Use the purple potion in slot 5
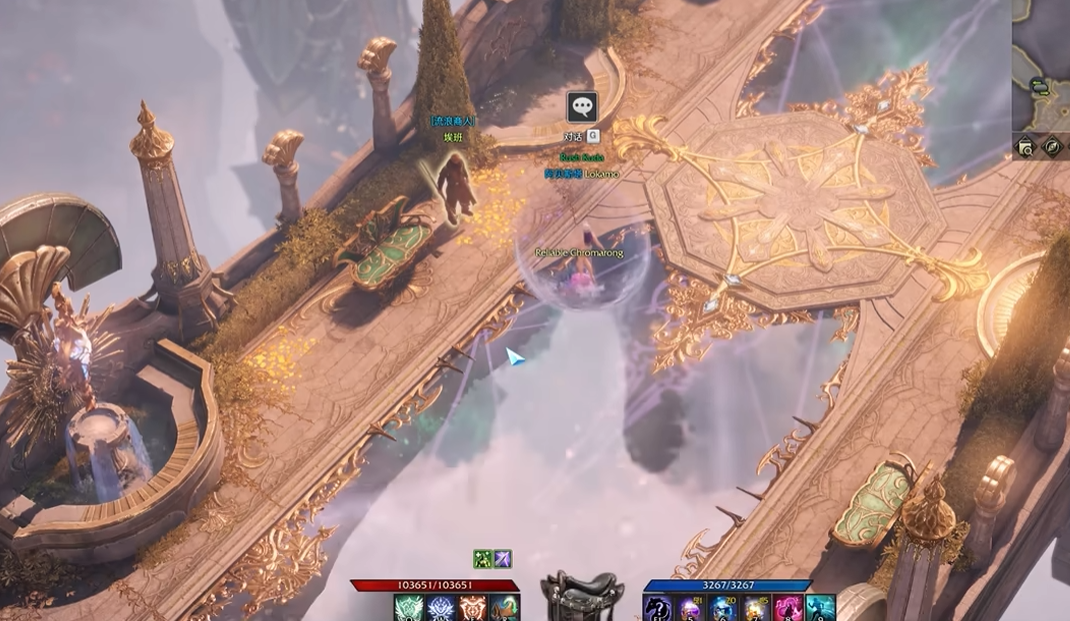 pos(690,608)
